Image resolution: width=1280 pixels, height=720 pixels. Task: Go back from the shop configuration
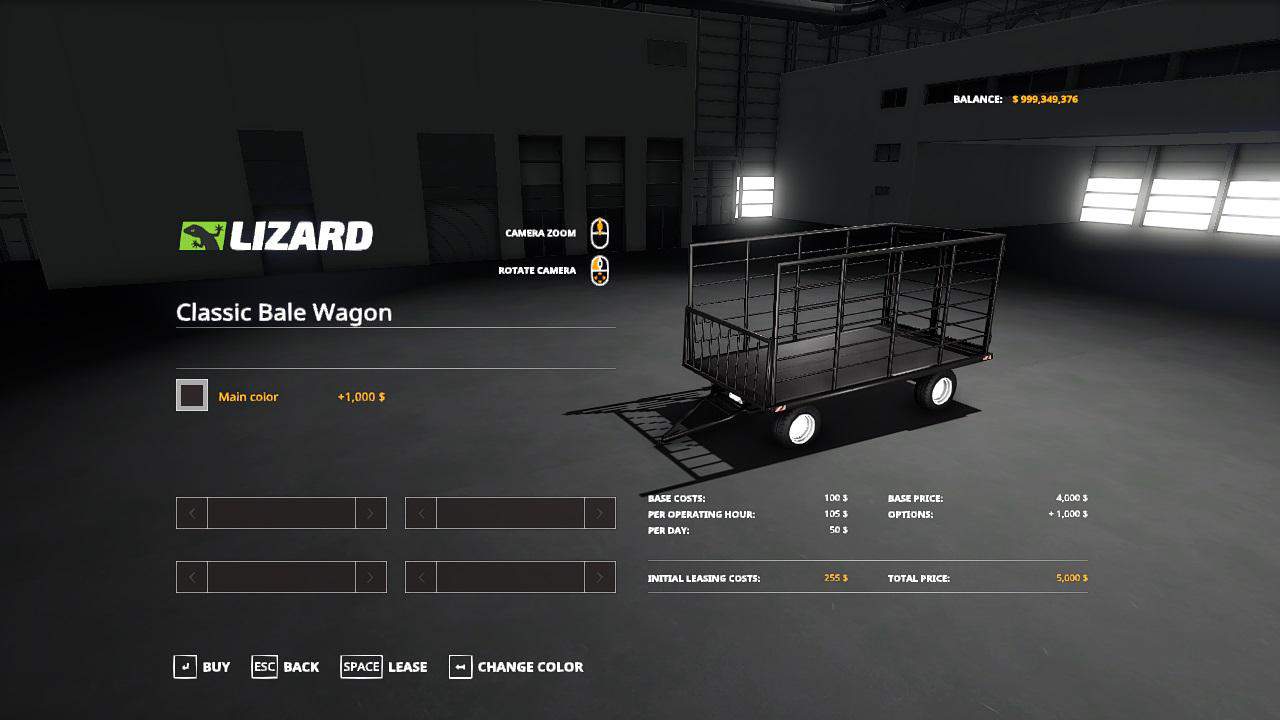(x=286, y=667)
